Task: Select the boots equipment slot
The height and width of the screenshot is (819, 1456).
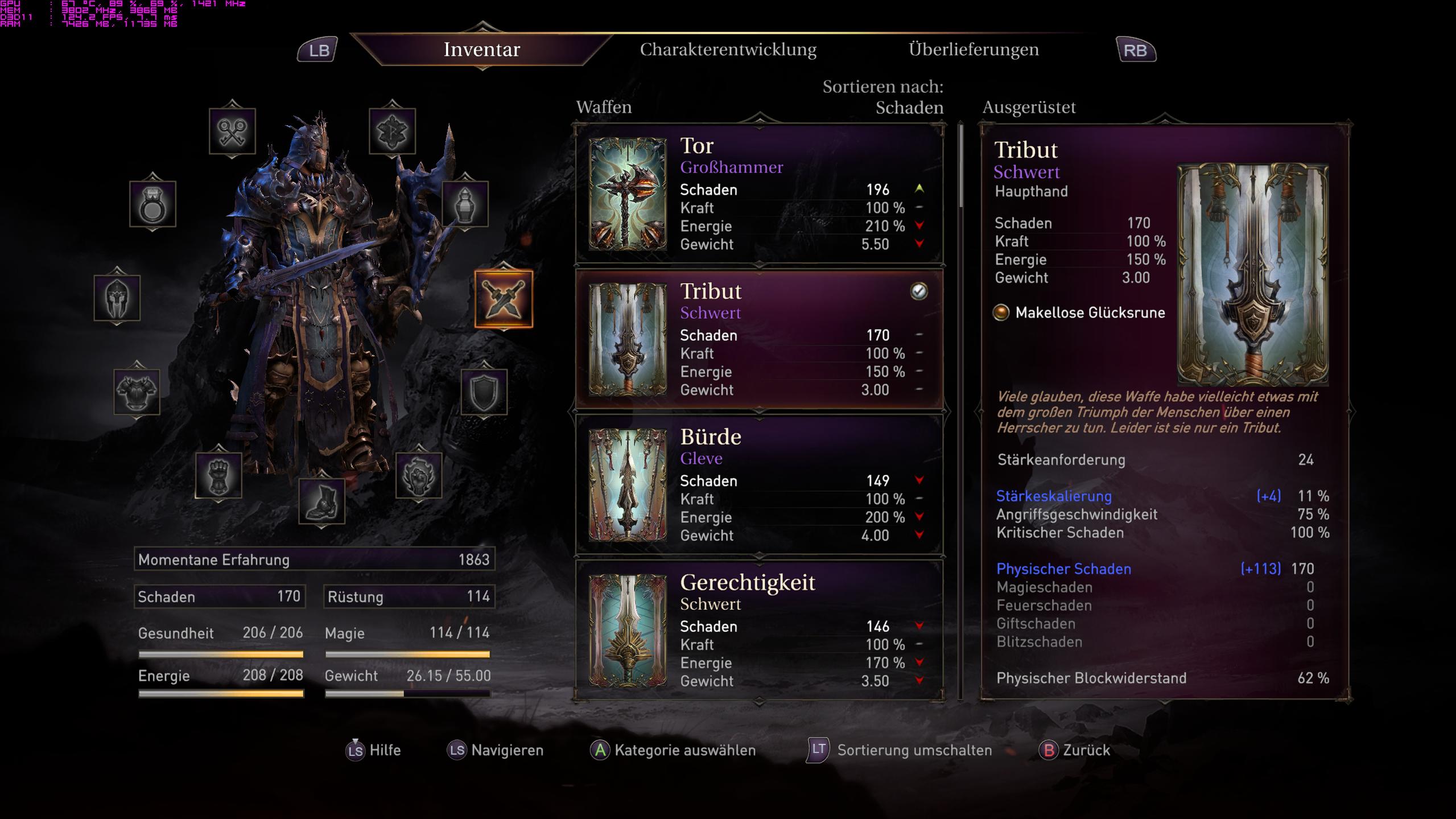Action: pos(321,501)
